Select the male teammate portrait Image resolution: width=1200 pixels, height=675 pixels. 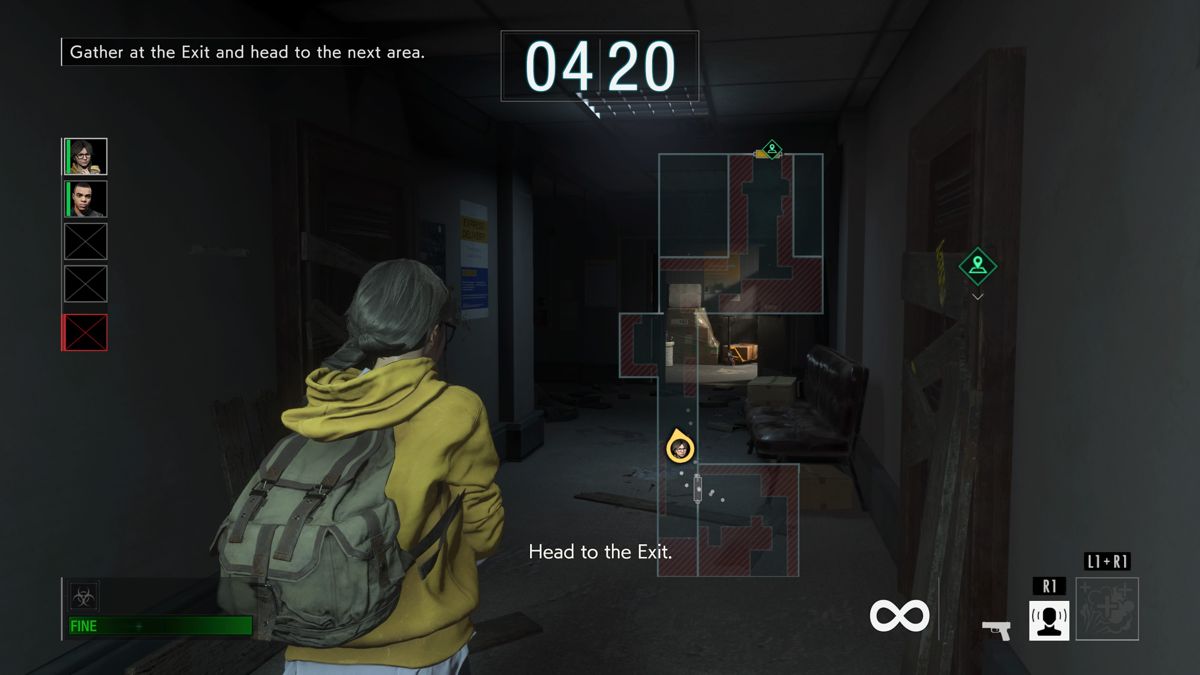tap(86, 199)
